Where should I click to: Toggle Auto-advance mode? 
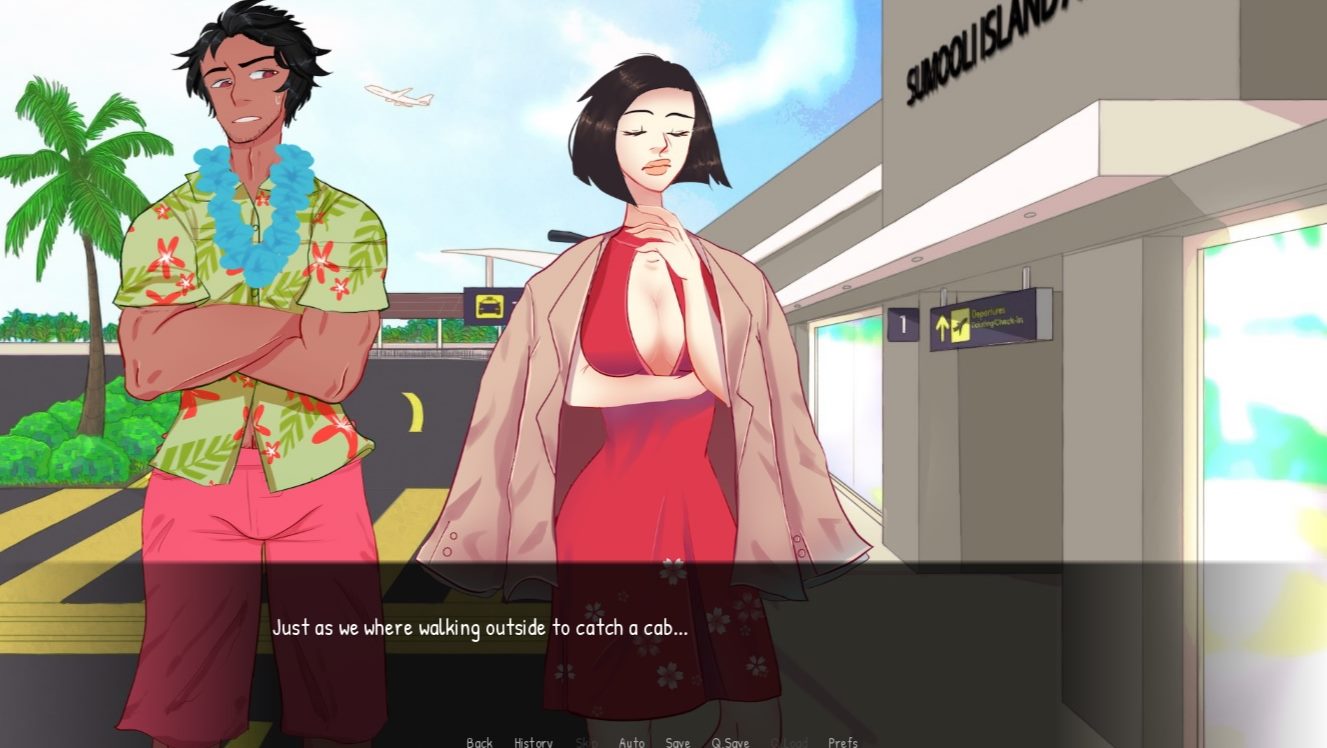pyautogui.click(x=631, y=742)
